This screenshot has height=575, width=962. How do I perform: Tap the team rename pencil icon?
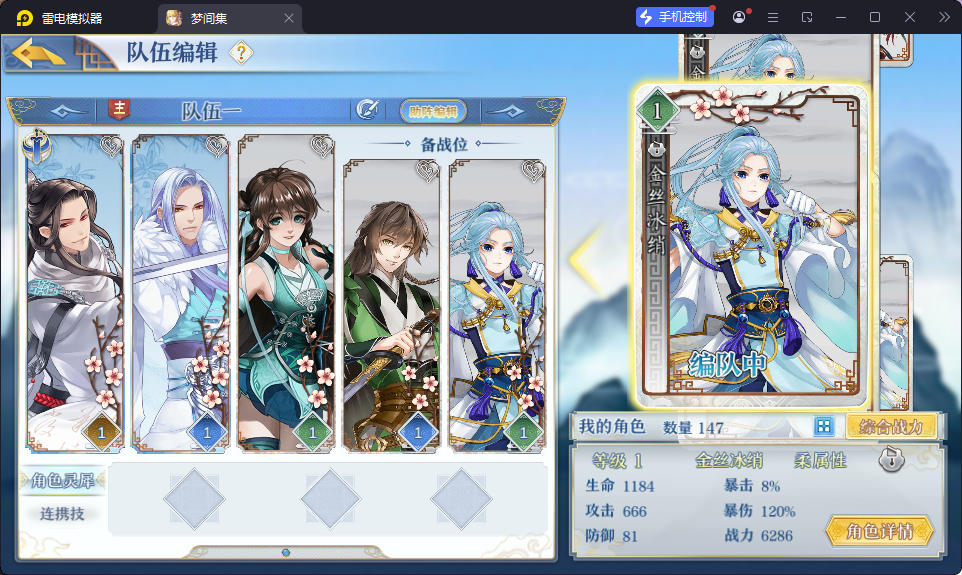click(367, 110)
